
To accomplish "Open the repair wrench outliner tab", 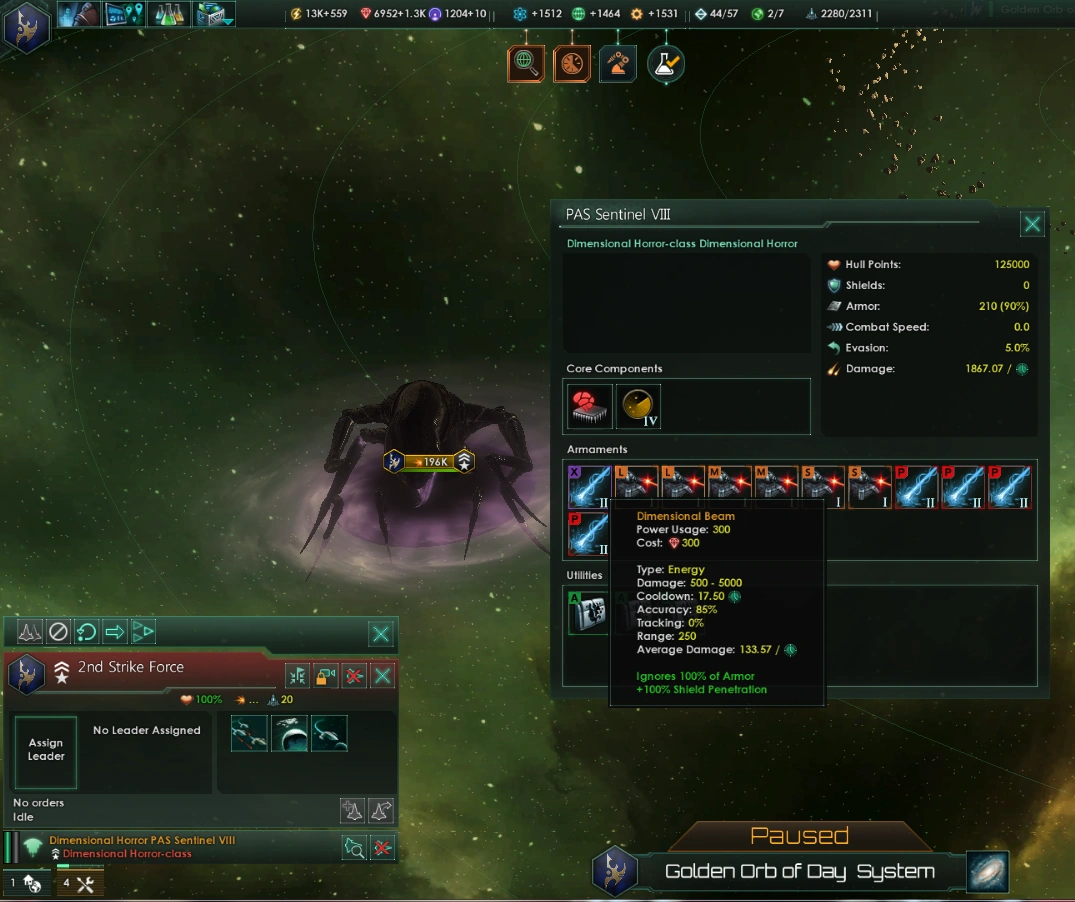I will coord(80,884).
